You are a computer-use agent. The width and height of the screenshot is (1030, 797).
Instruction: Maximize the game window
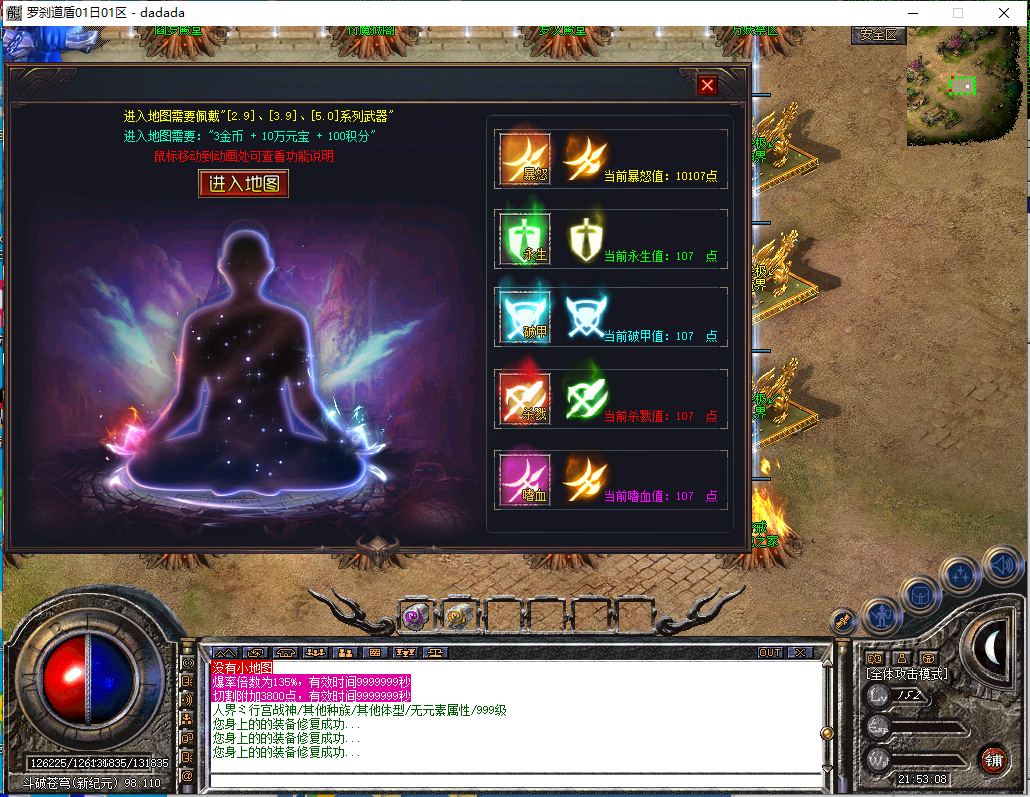click(957, 13)
